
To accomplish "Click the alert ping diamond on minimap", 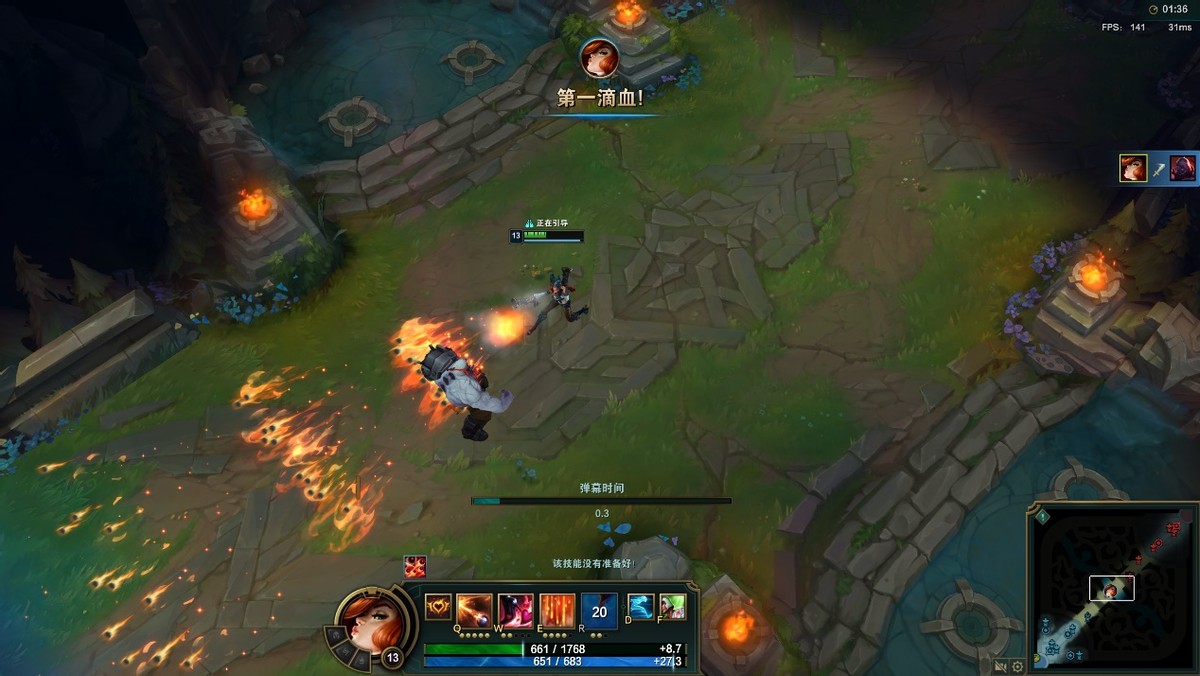I will coord(1042,517).
